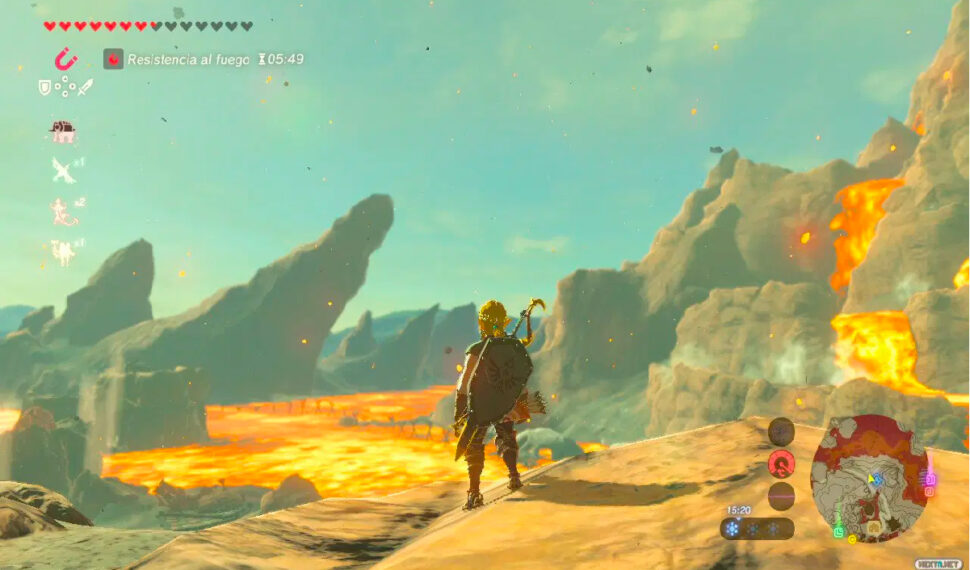Click the noise meter below the Sheikah Sensor

(781, 495)
